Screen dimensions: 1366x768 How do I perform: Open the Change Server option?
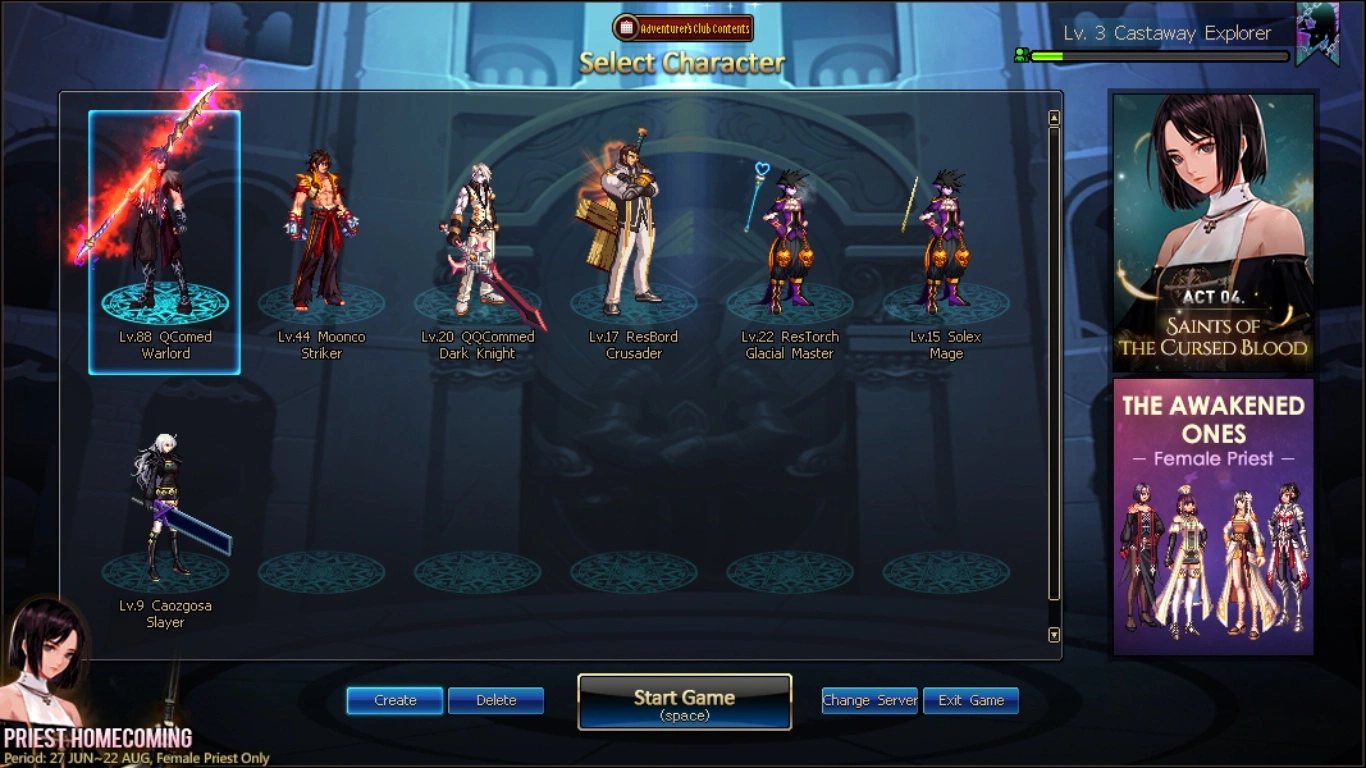pos(869,700)
